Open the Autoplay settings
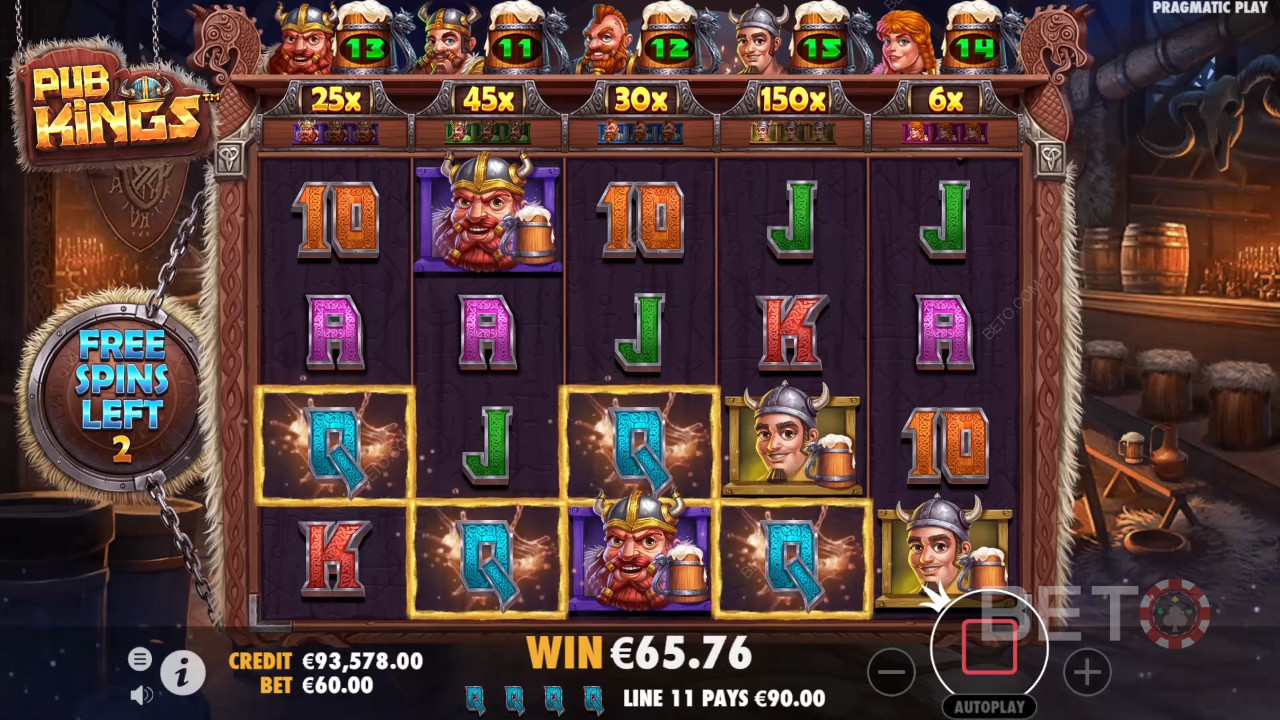Screen dimensions: 1280x720 989,706
